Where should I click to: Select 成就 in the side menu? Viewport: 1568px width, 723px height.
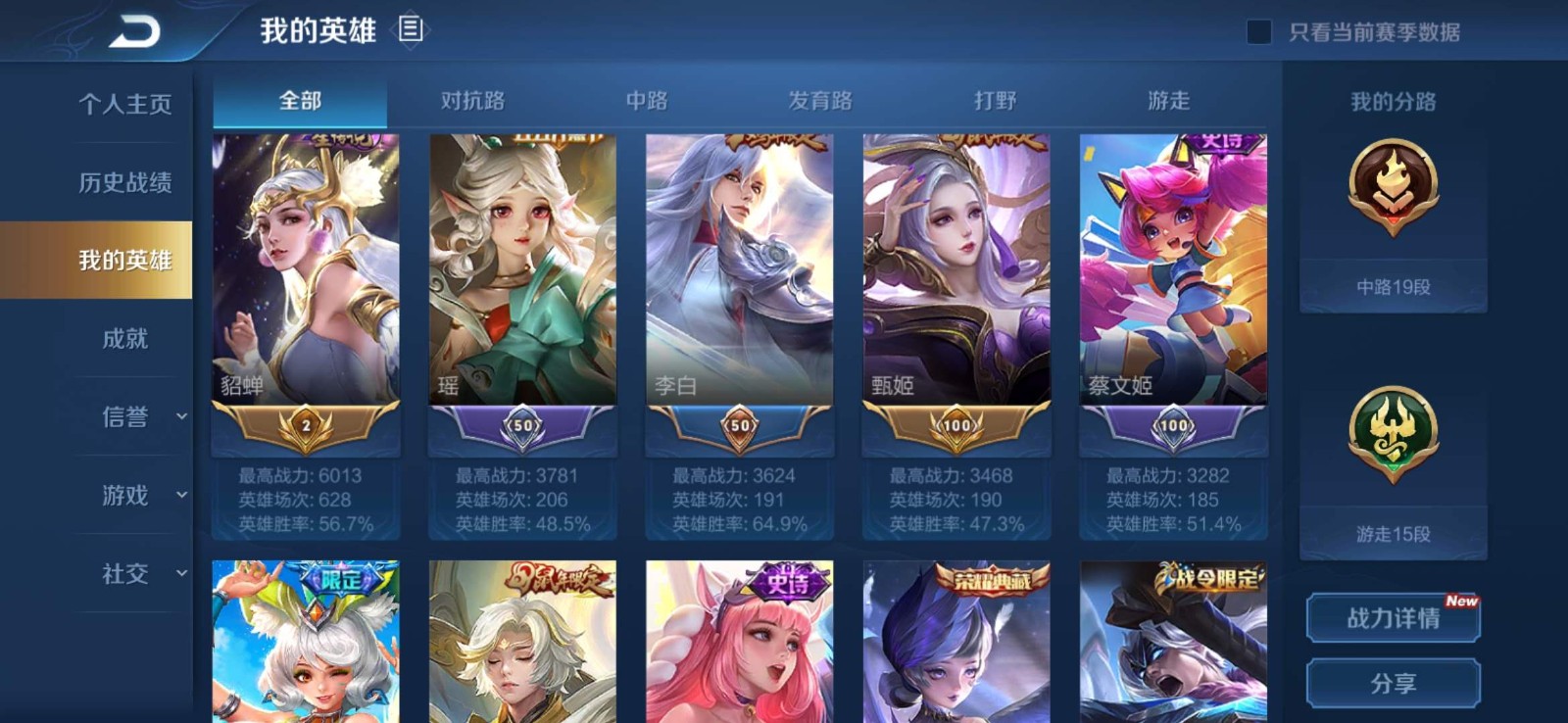(x=124, y=339)
